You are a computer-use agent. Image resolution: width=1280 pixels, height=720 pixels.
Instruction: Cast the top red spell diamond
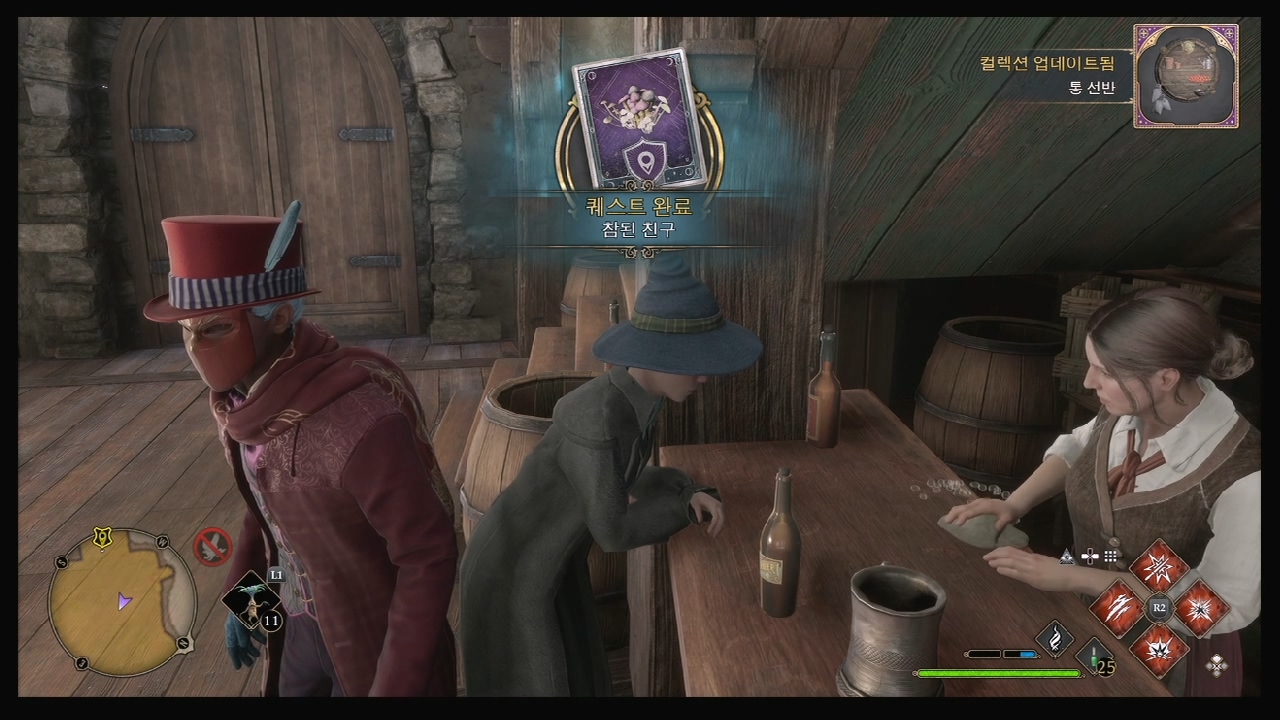(x=1159, y=566)
